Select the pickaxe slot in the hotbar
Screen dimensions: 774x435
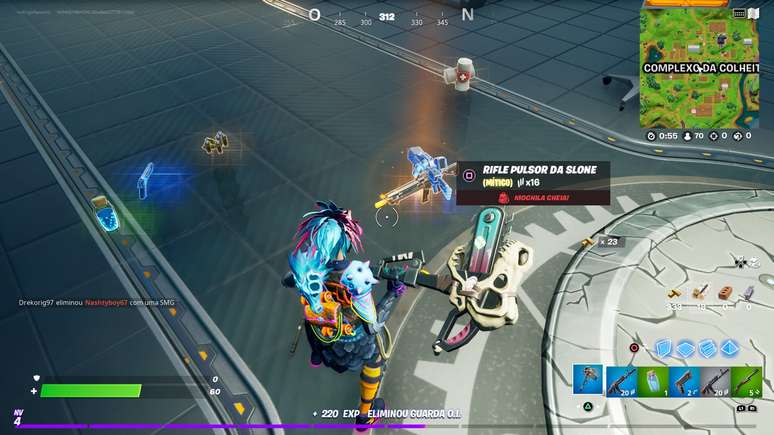(587, 381)
